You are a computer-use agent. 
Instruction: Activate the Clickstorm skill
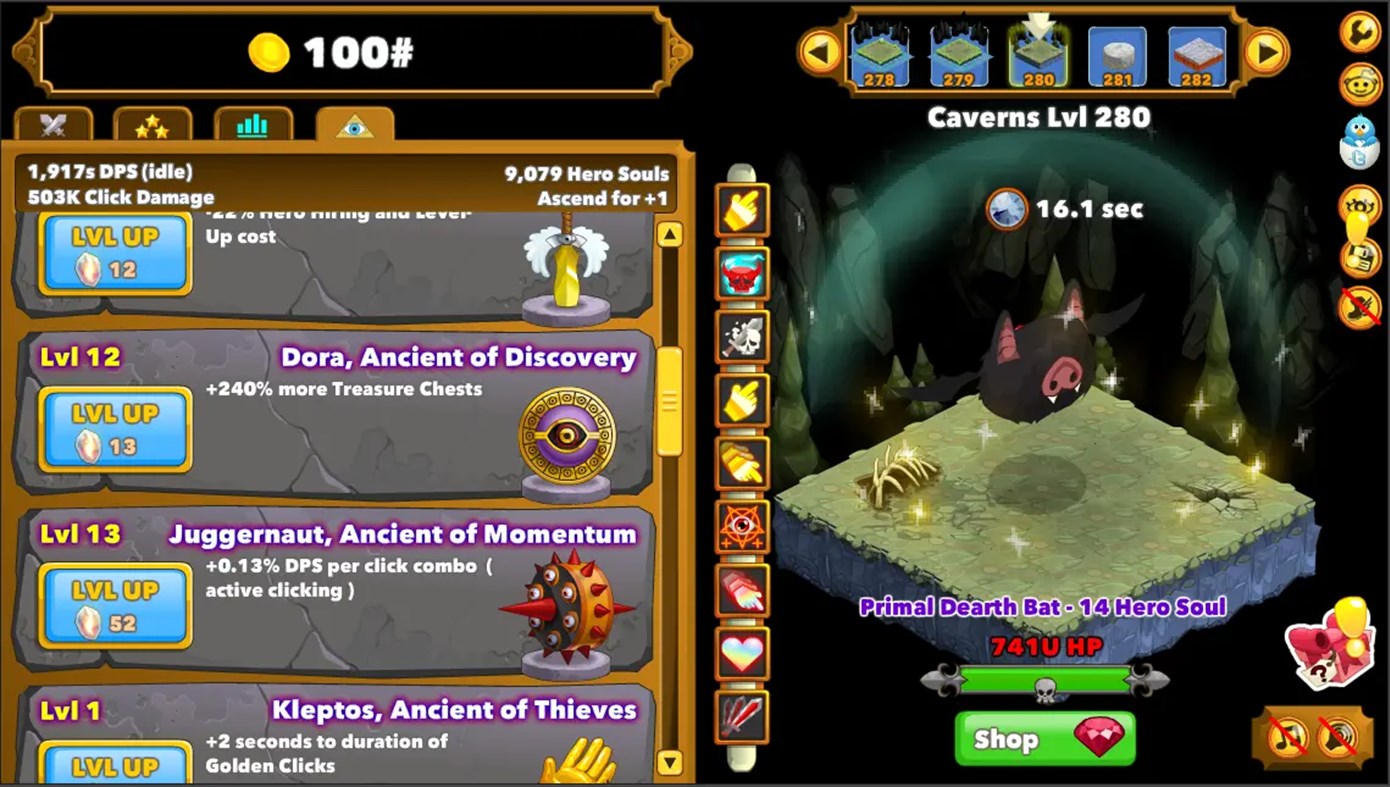point(742,211)
